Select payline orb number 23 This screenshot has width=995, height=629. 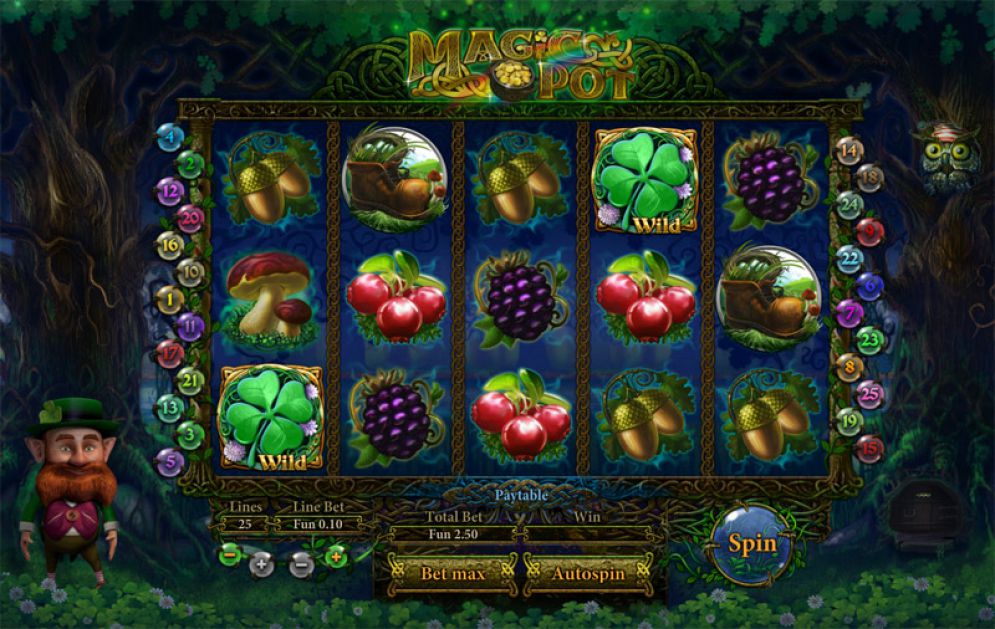point(869,341)
